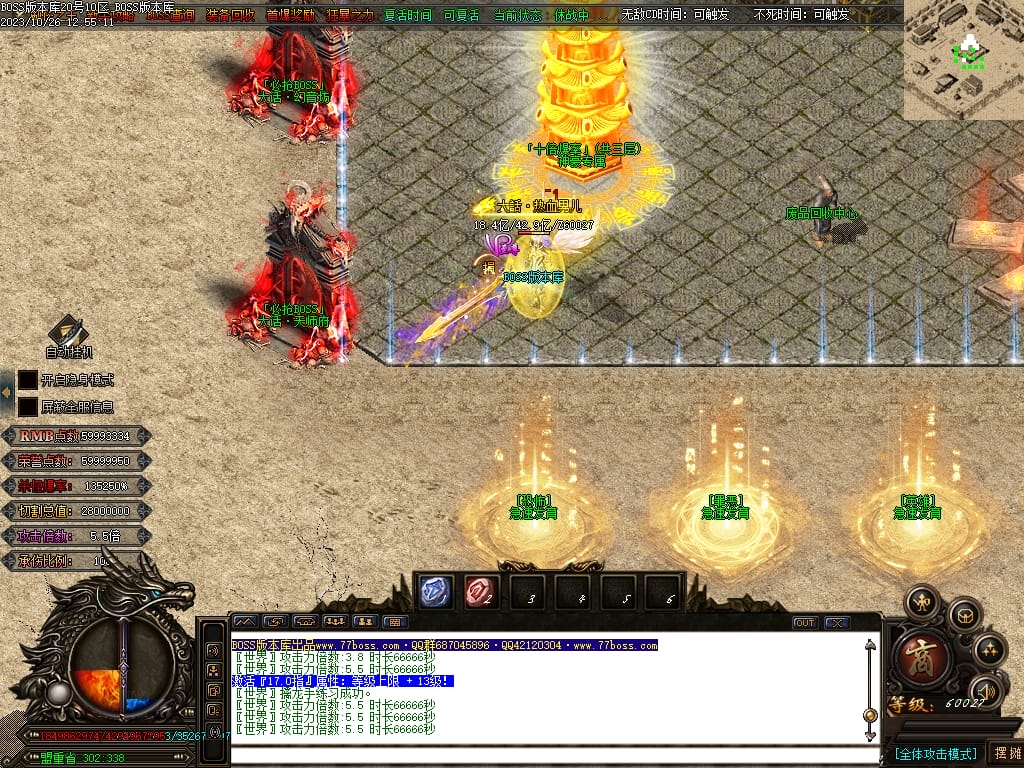Open the skills sparkle round button
1024x768 pixels.
tap(990, 650)
